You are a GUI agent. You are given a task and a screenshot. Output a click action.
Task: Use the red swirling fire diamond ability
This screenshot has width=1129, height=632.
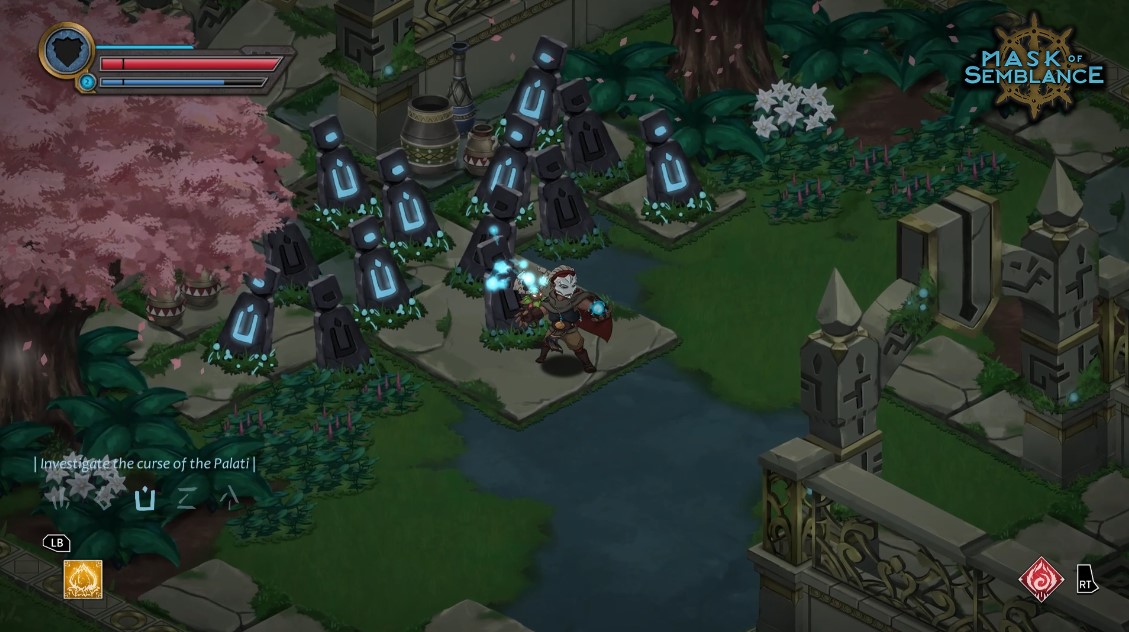click(1039, 578)
